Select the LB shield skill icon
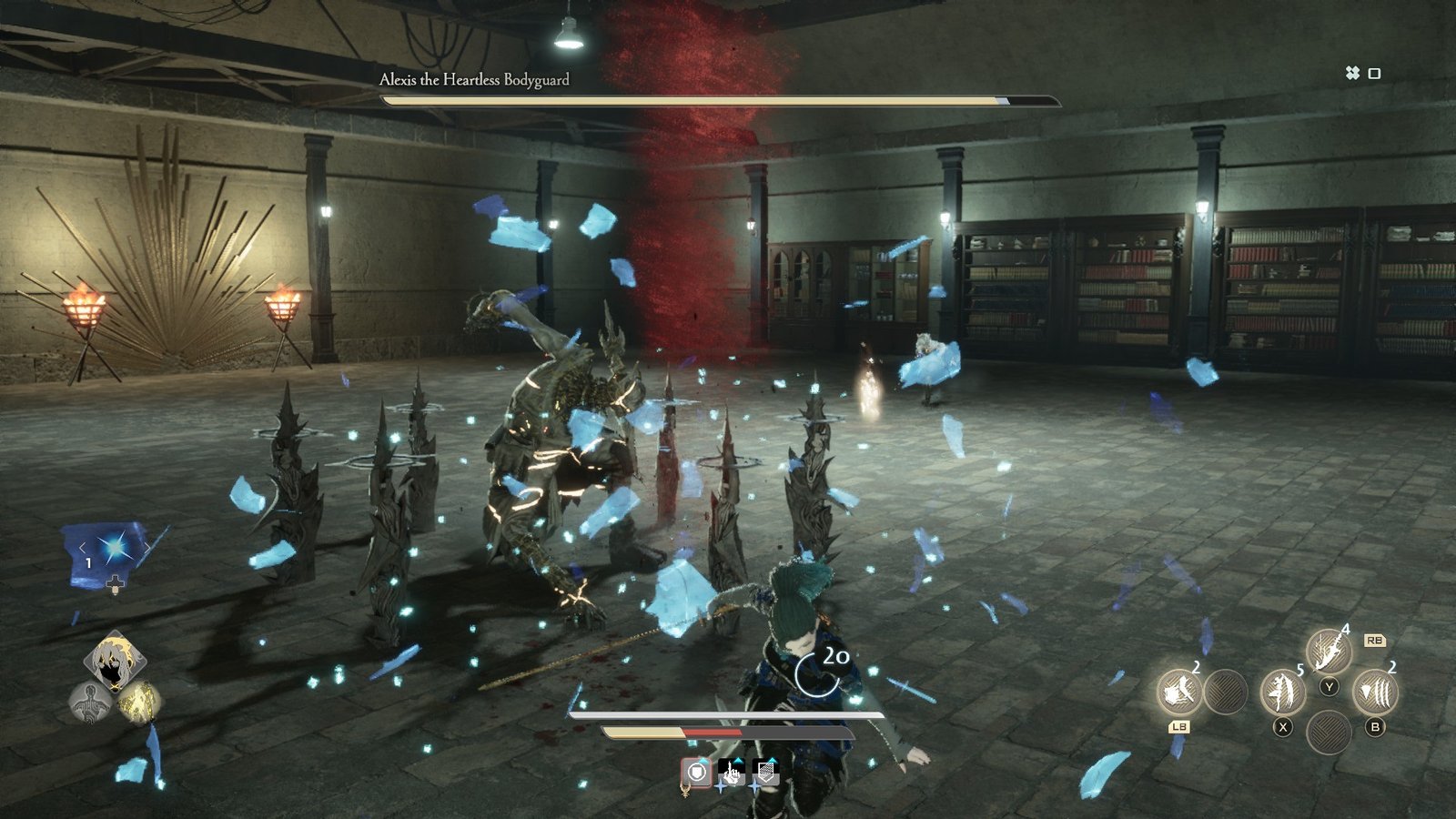The height and width of the screenshot is (819, 1456). (x=1181, y=692)
